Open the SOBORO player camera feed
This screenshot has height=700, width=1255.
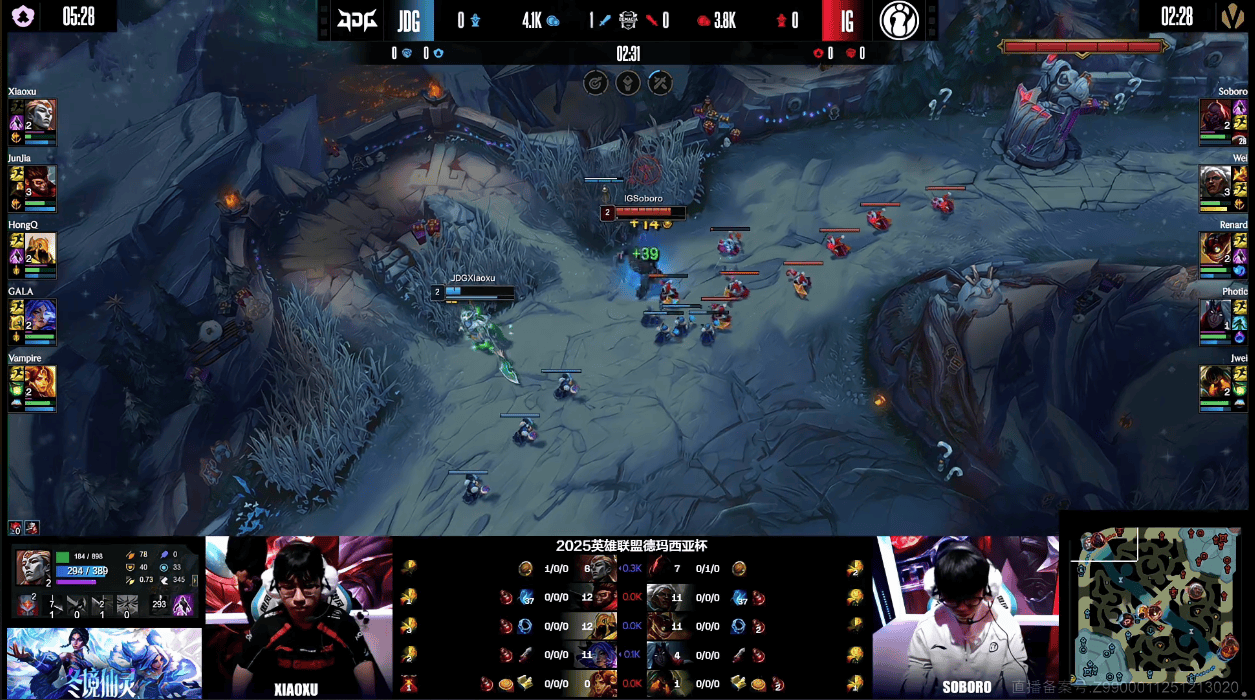click(x=966, y=615)
